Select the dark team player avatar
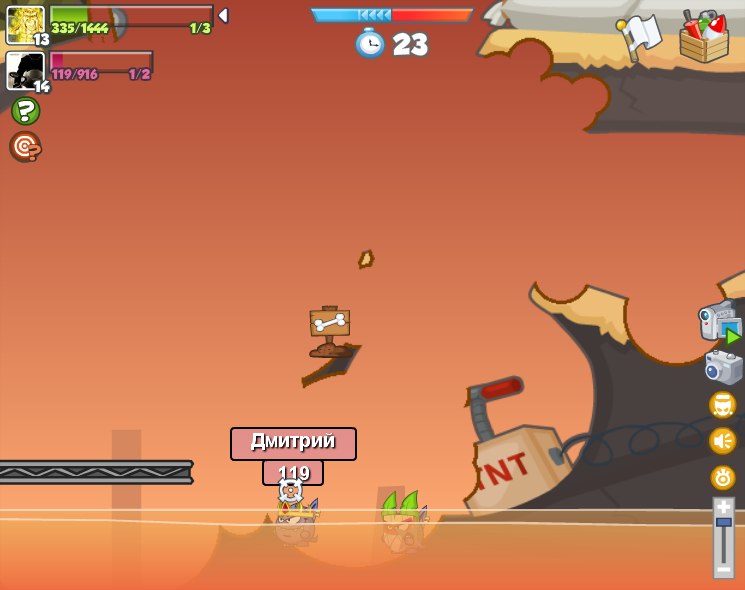Image resolution: width=745 pixels, height=590 pixels. [25, 71]
